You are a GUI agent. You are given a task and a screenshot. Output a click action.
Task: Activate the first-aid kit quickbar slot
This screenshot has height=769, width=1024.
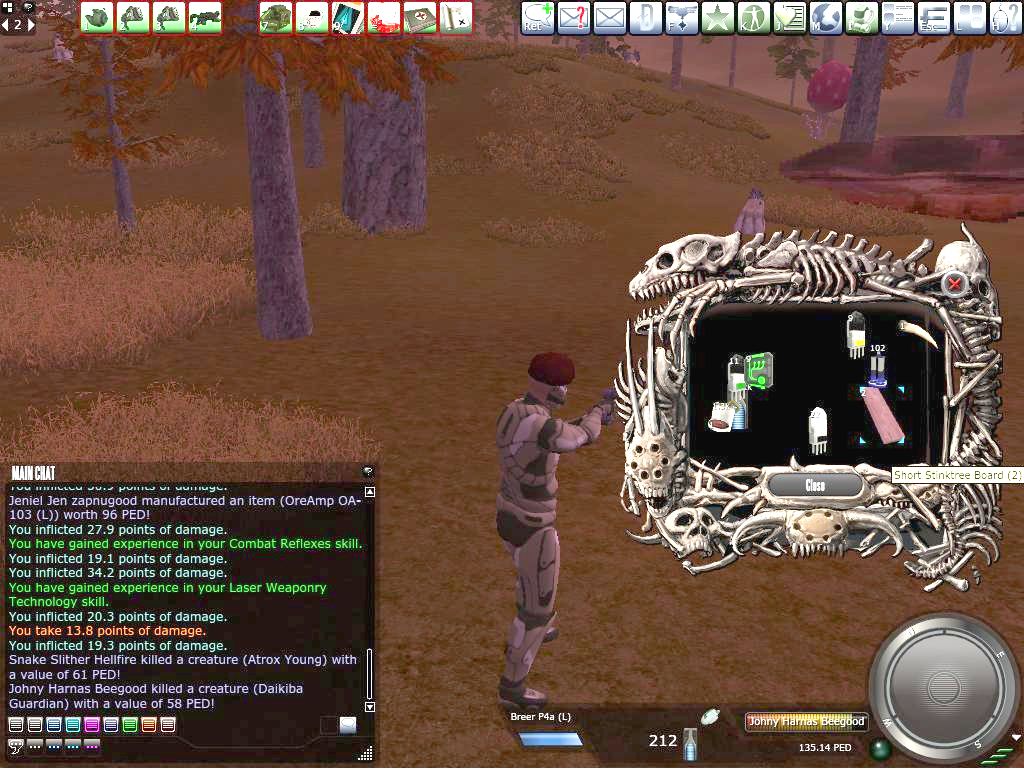[x=420, y=17]
